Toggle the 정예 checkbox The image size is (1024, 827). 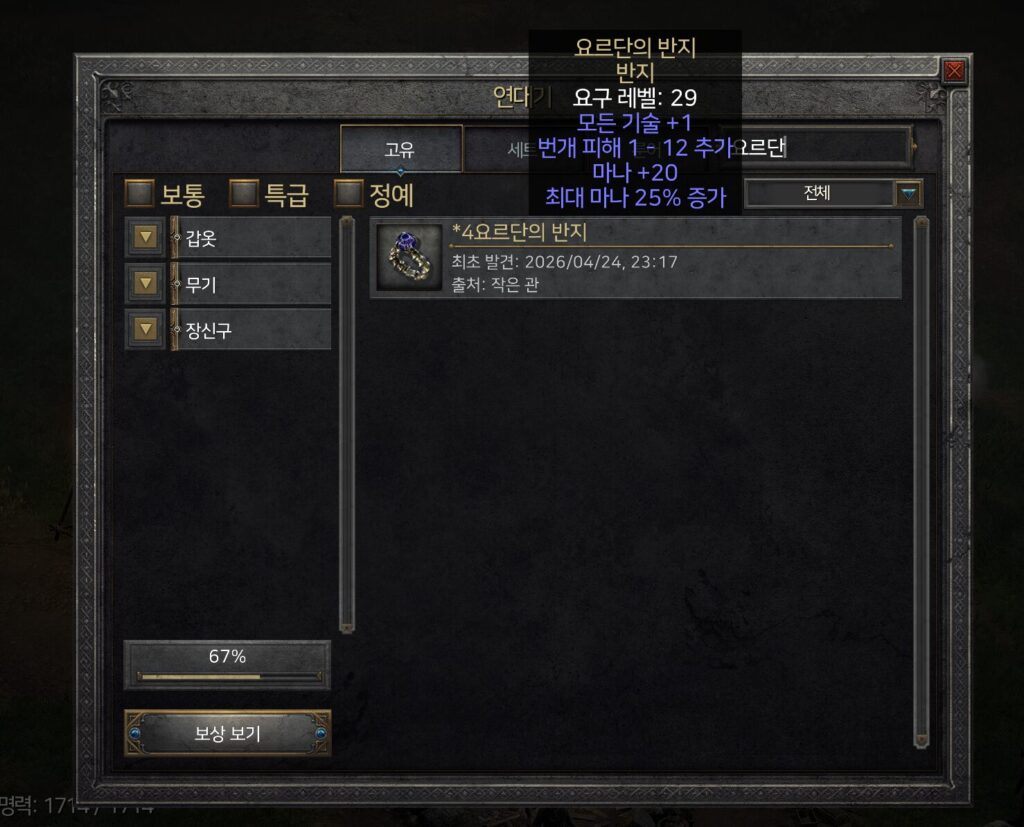pos(348,192)
